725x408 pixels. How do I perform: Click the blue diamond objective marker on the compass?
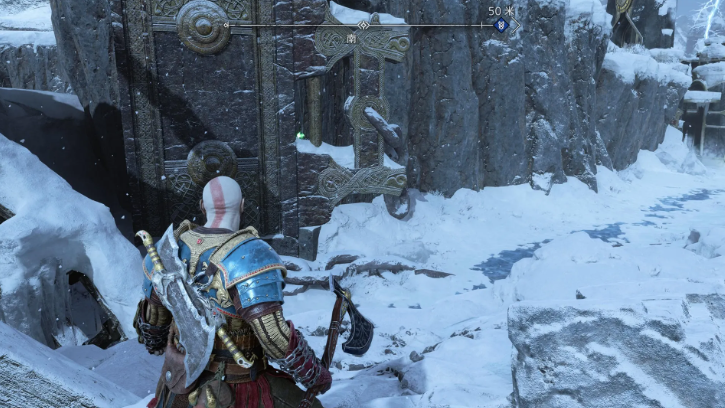click(x=500, y=25)
